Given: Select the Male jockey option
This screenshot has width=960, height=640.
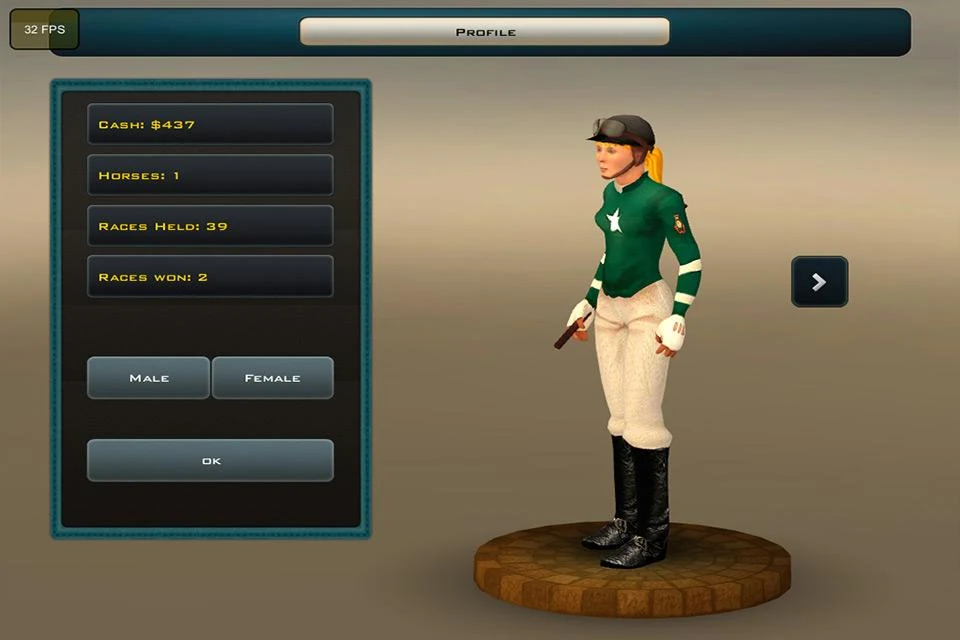Looking at the screenshot, I should tap(149, 378).
